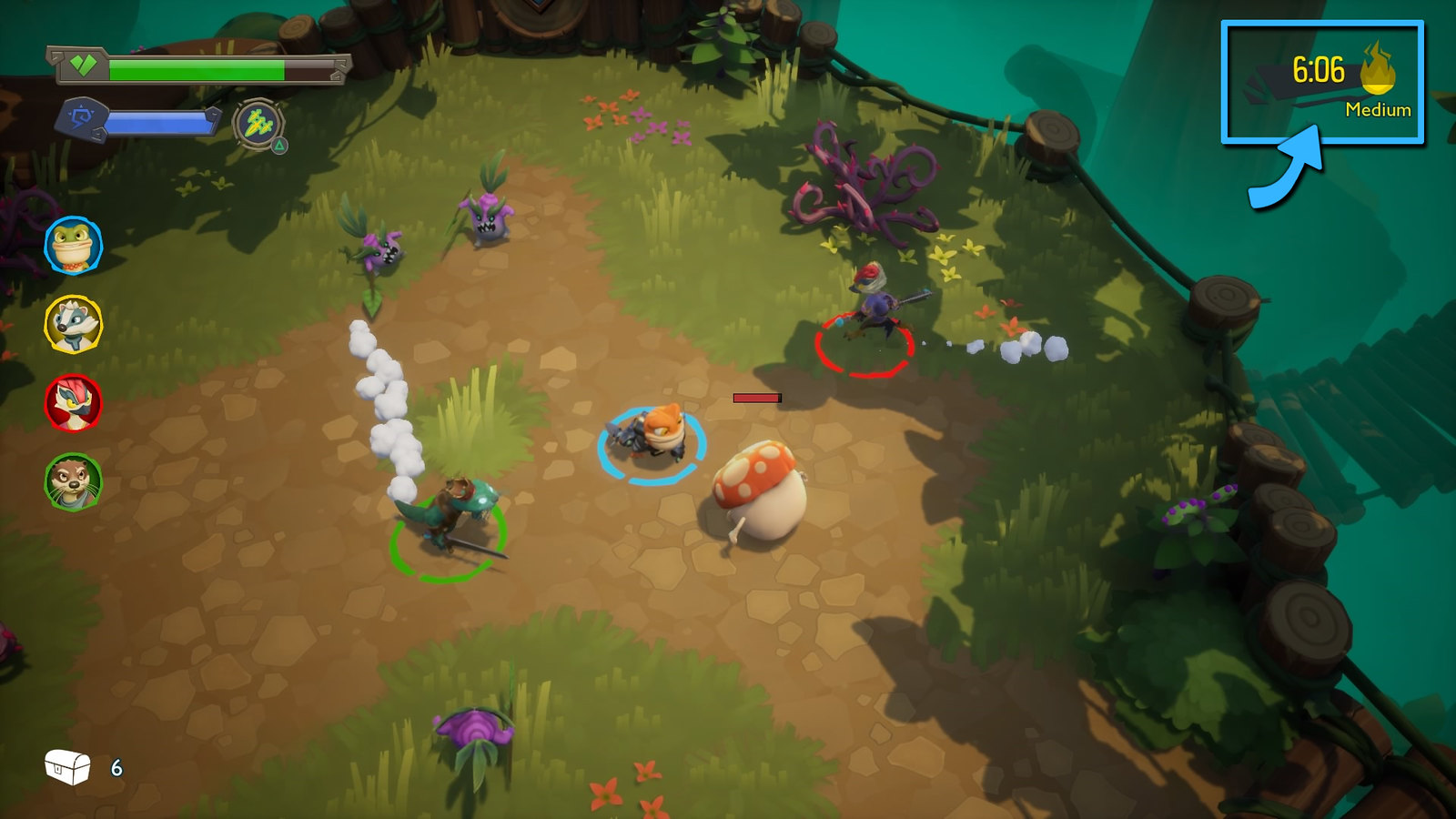Select the badger player portrait
This screenshot has width=1456, height=819.
[73, 324]
